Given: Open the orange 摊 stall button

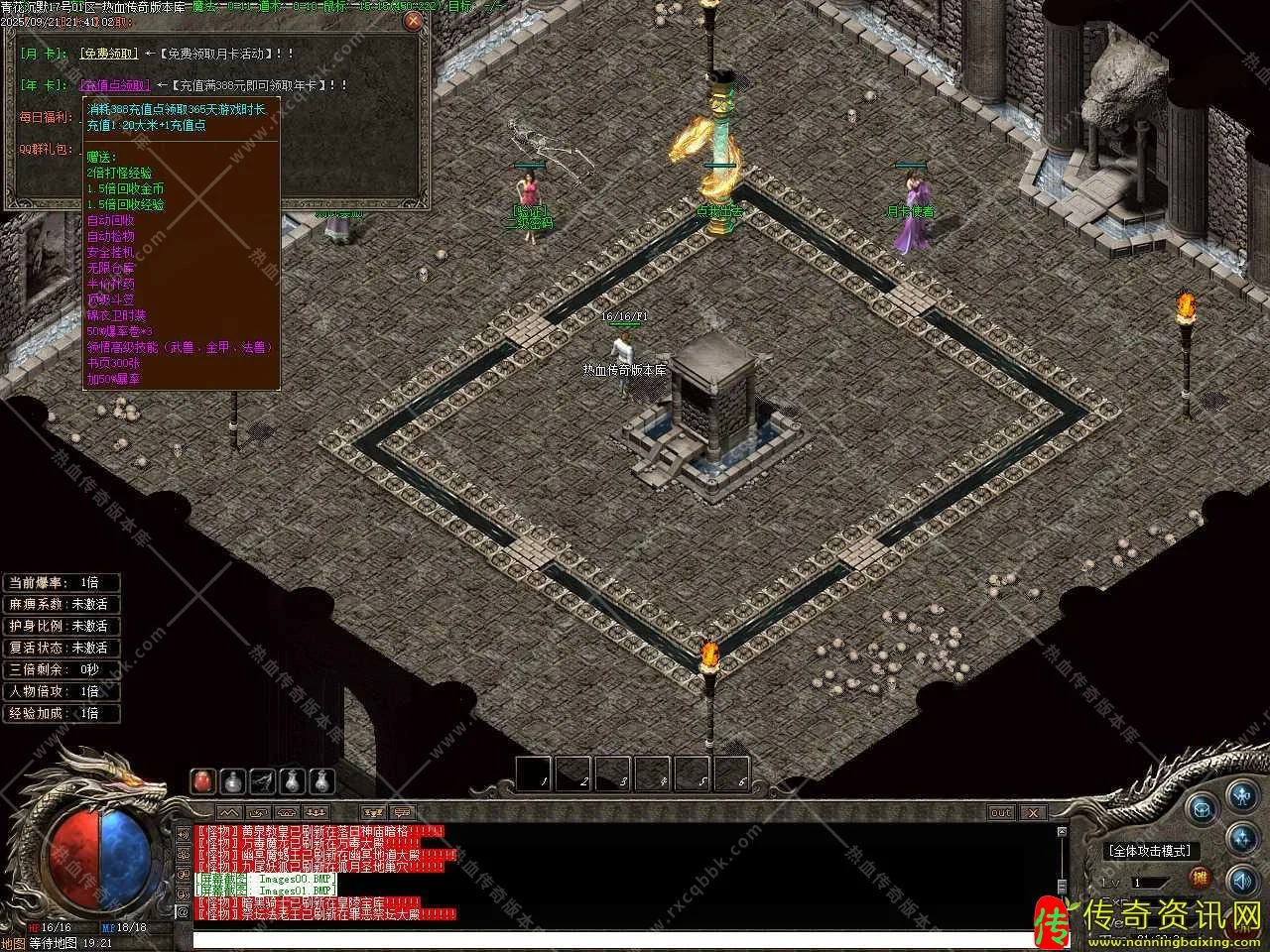Looking at the screenshot, I should point(1201,878).
